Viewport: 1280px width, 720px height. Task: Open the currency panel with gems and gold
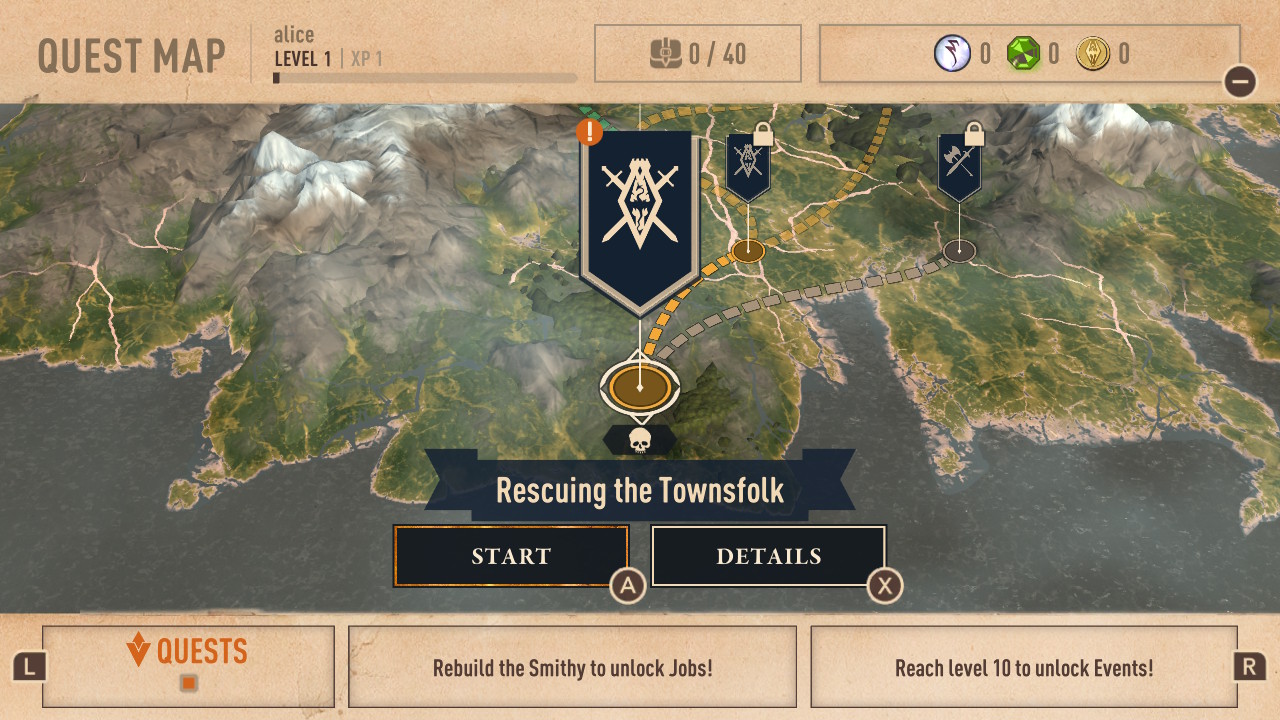point(1029,54)
